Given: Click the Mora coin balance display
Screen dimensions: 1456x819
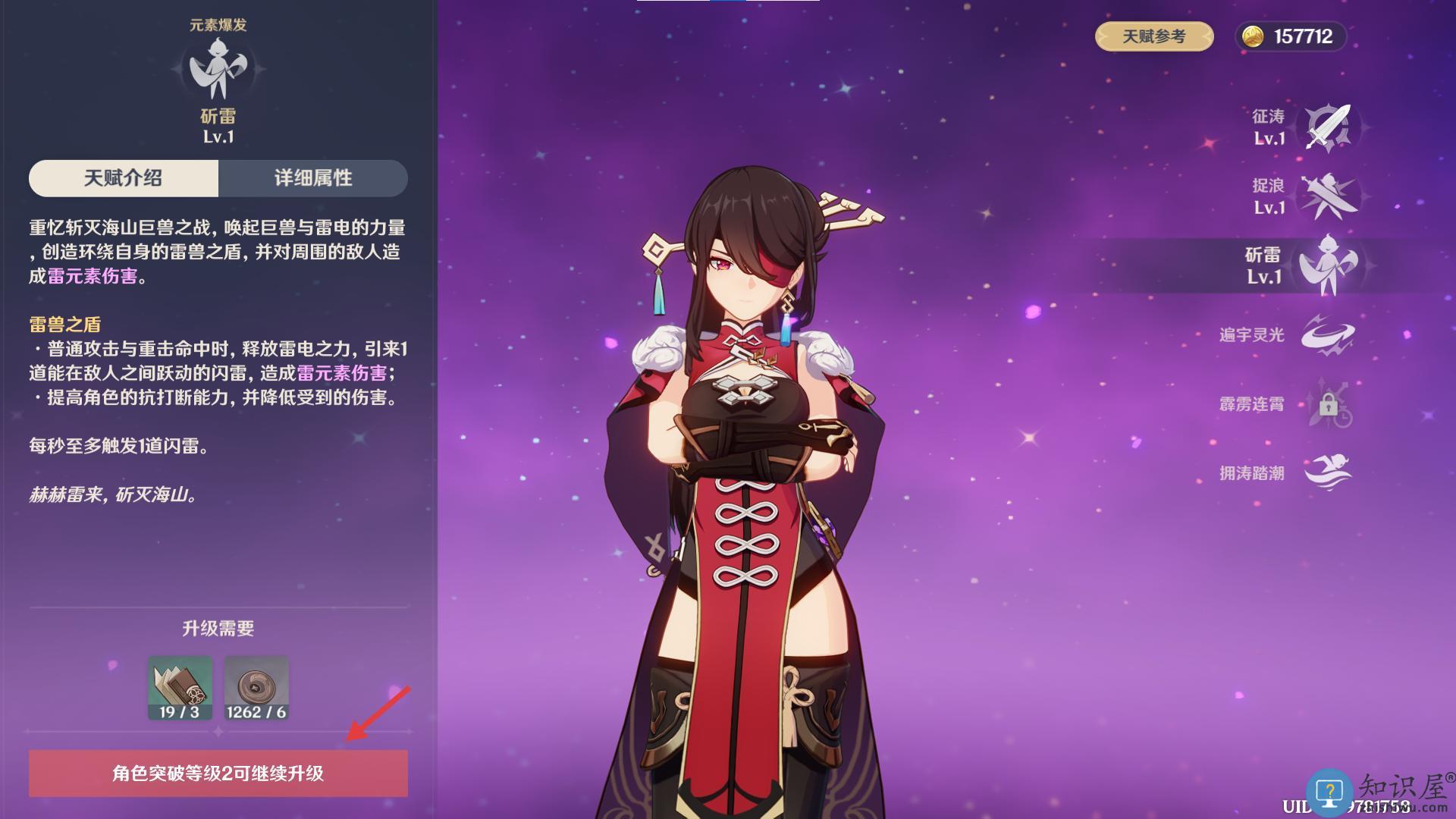Looking at the screenshot, I should coord(1291,36).
